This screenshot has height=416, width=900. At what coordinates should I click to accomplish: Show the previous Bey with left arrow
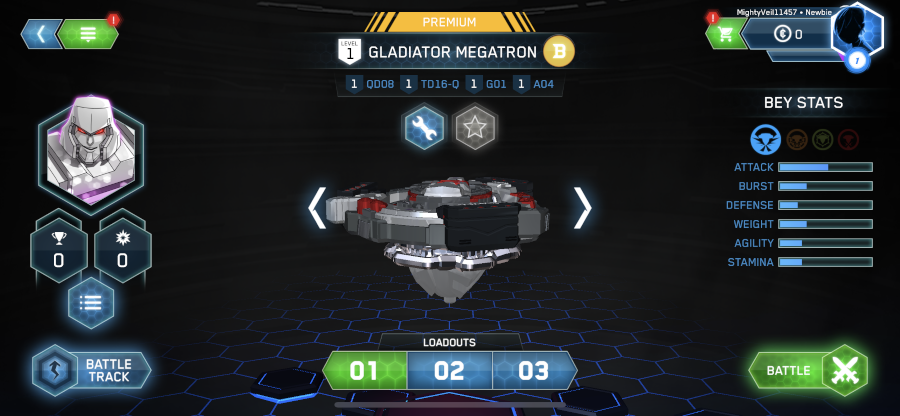[317, 207]
